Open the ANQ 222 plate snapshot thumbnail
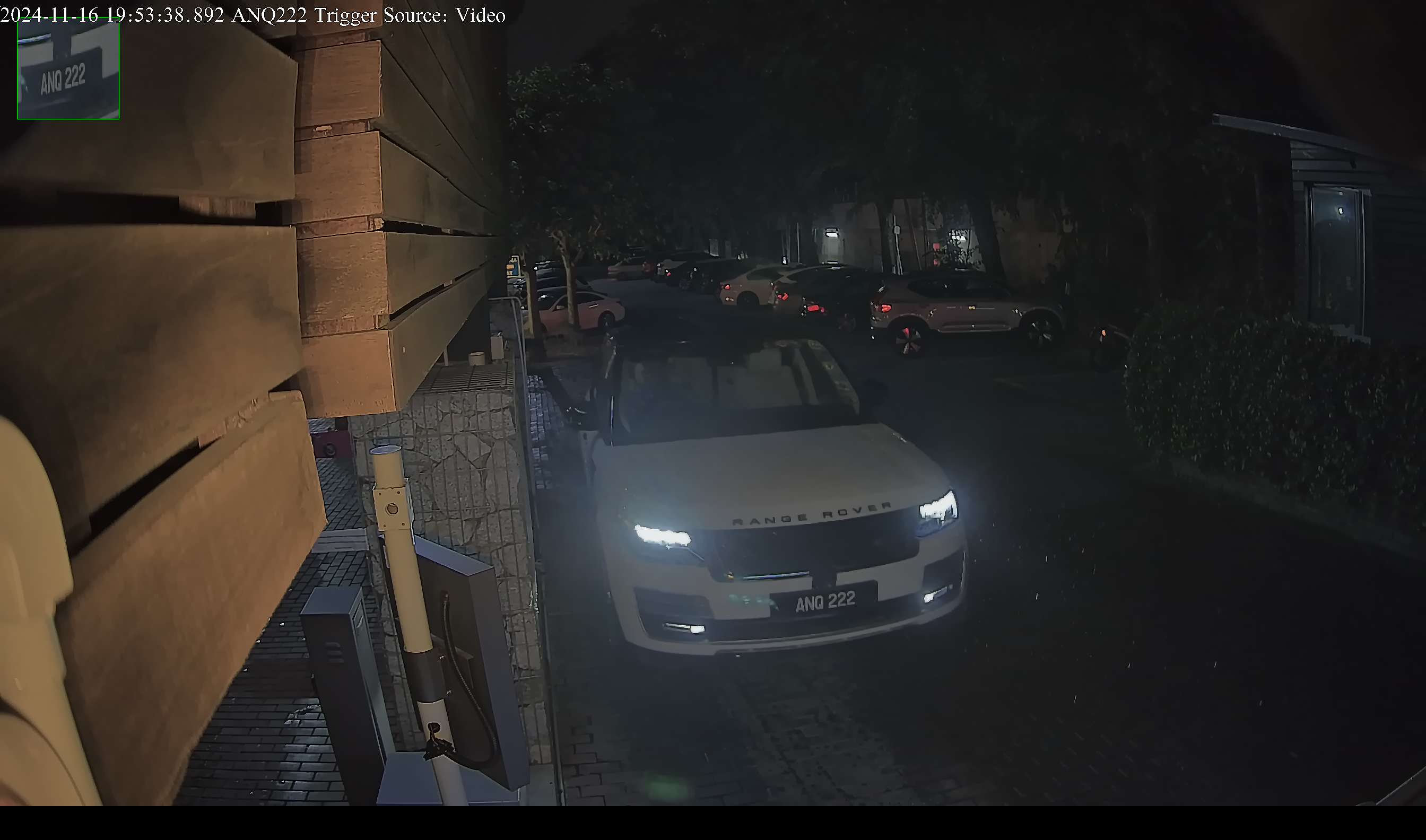This screenshot has width=1426, height=840. point(68,69)
